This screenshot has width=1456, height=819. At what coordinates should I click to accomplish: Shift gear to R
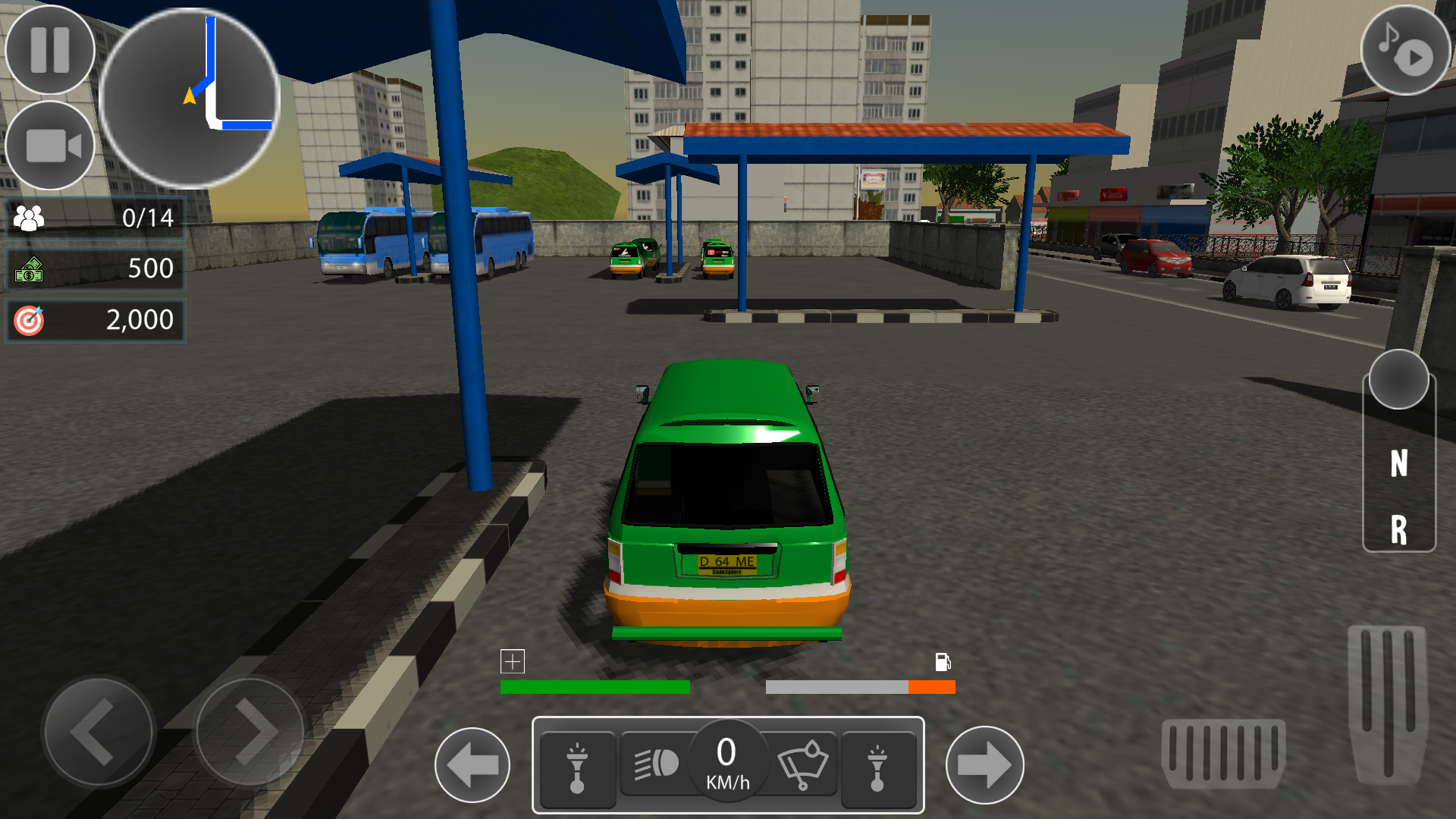pyautogui.click(x=1398, y=523)
